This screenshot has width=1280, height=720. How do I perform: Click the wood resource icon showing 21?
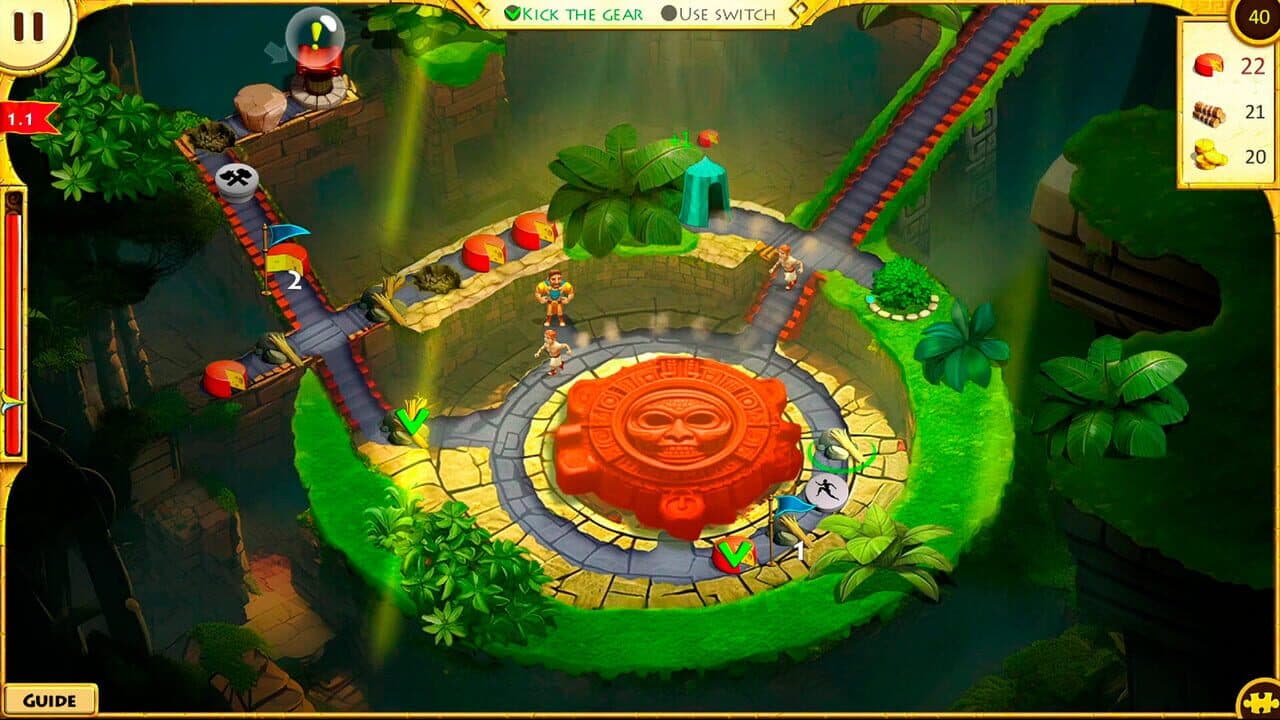(x=1208, y=113)
